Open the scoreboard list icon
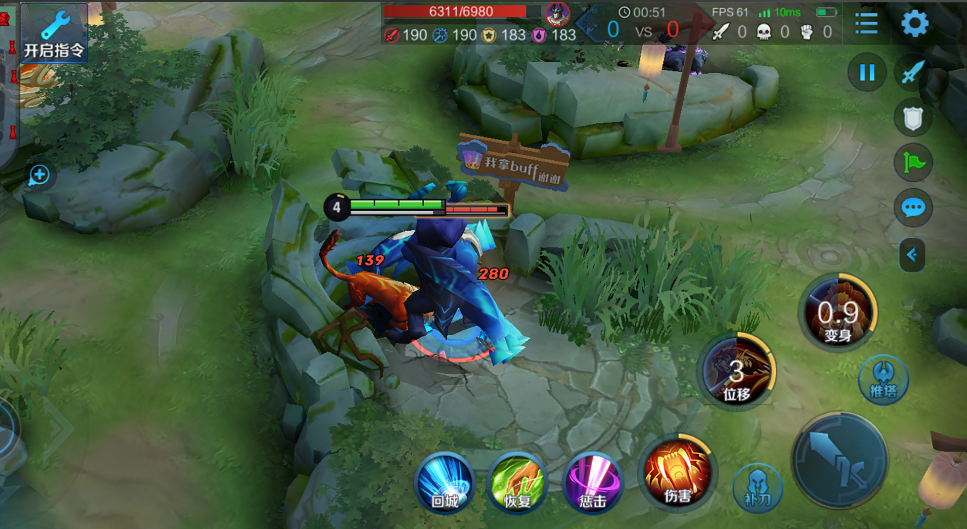Screen dimensions: 967x529 [x=866, y=24]
